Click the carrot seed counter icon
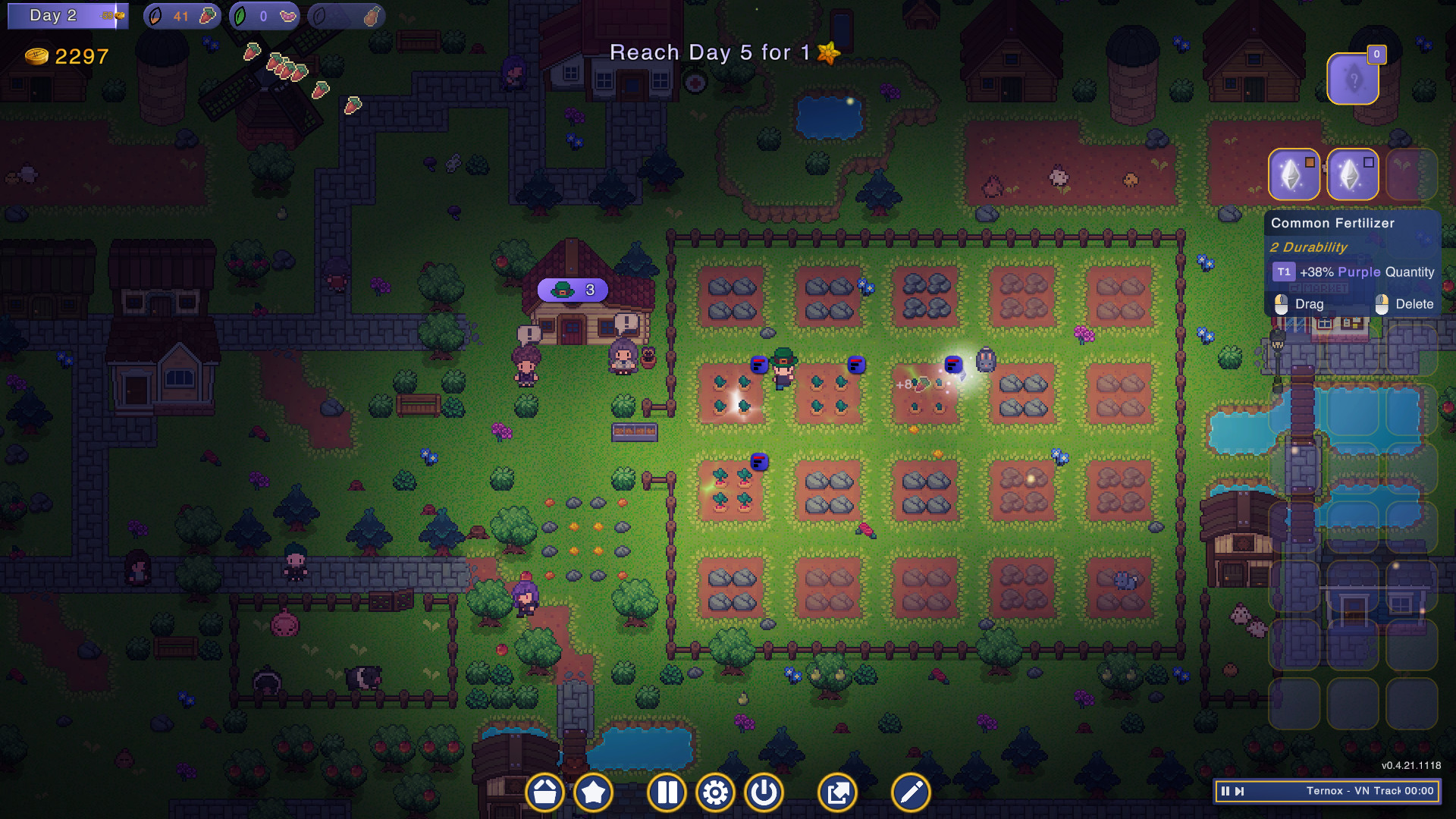Viewport: 1456px width, 819px height. (x=182, y=14)
